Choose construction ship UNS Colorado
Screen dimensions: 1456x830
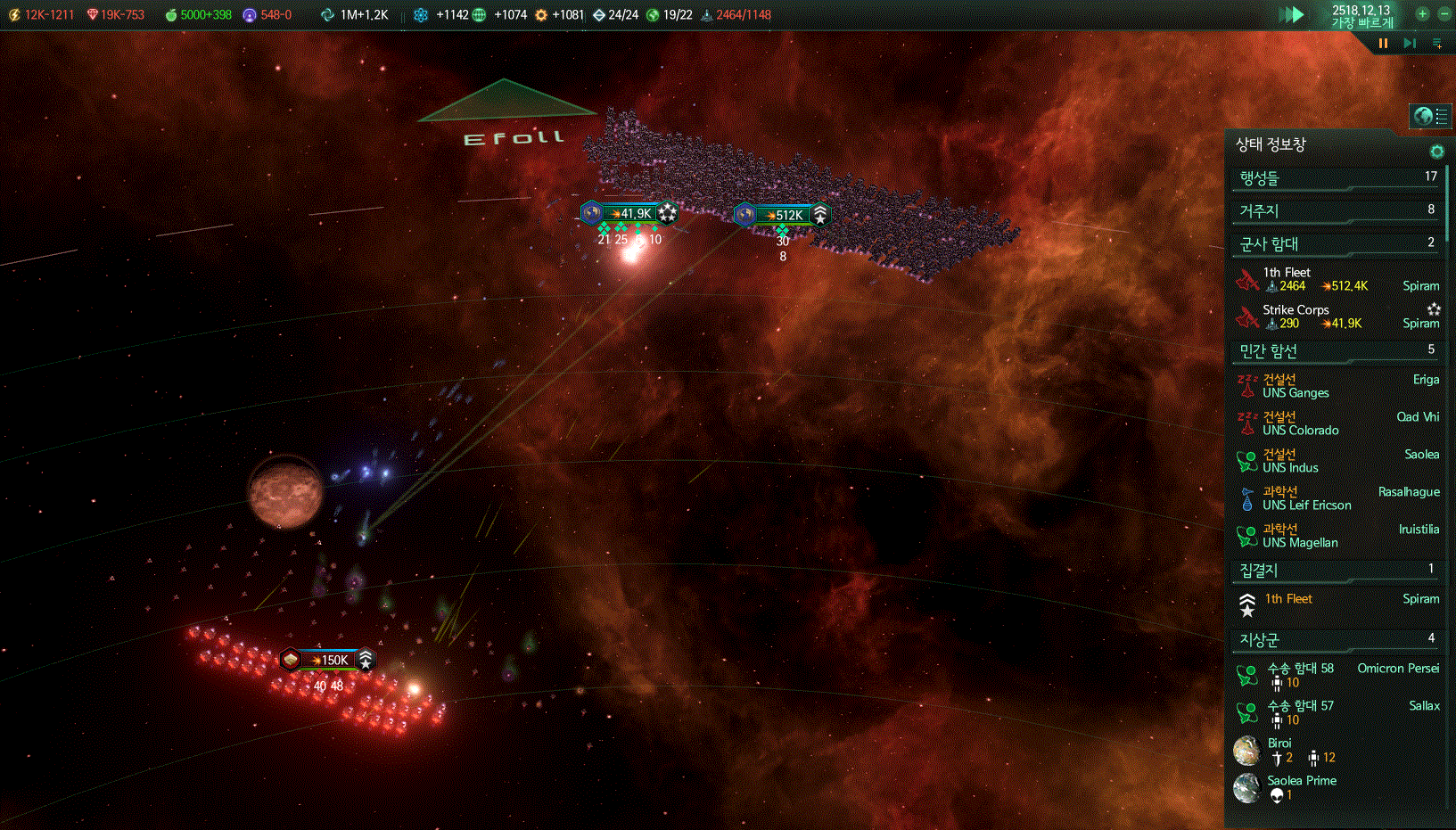click(1336, 423)
